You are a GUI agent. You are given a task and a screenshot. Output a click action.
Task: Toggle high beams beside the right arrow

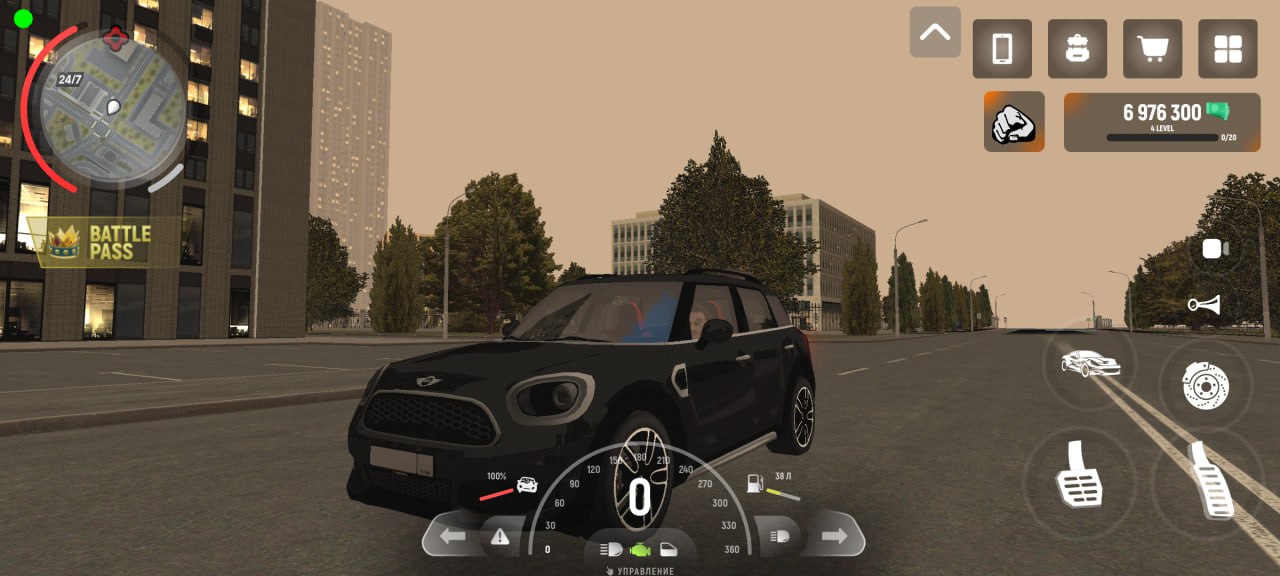point(778,537)
